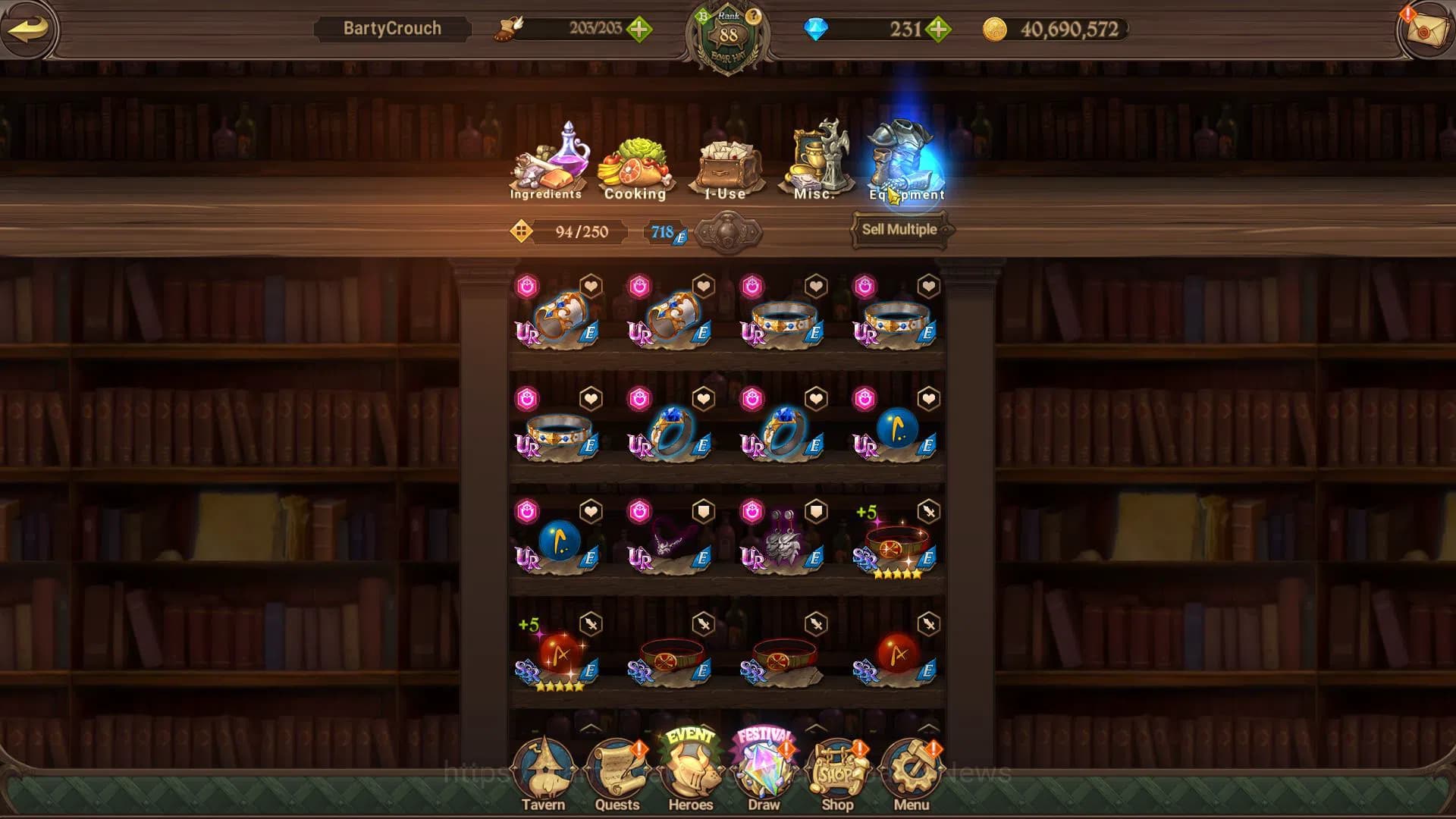Buy more diamonds via the plus button
Image resolution: width=1456 pixels, height=819 pixels.
[x=939, y=30]
